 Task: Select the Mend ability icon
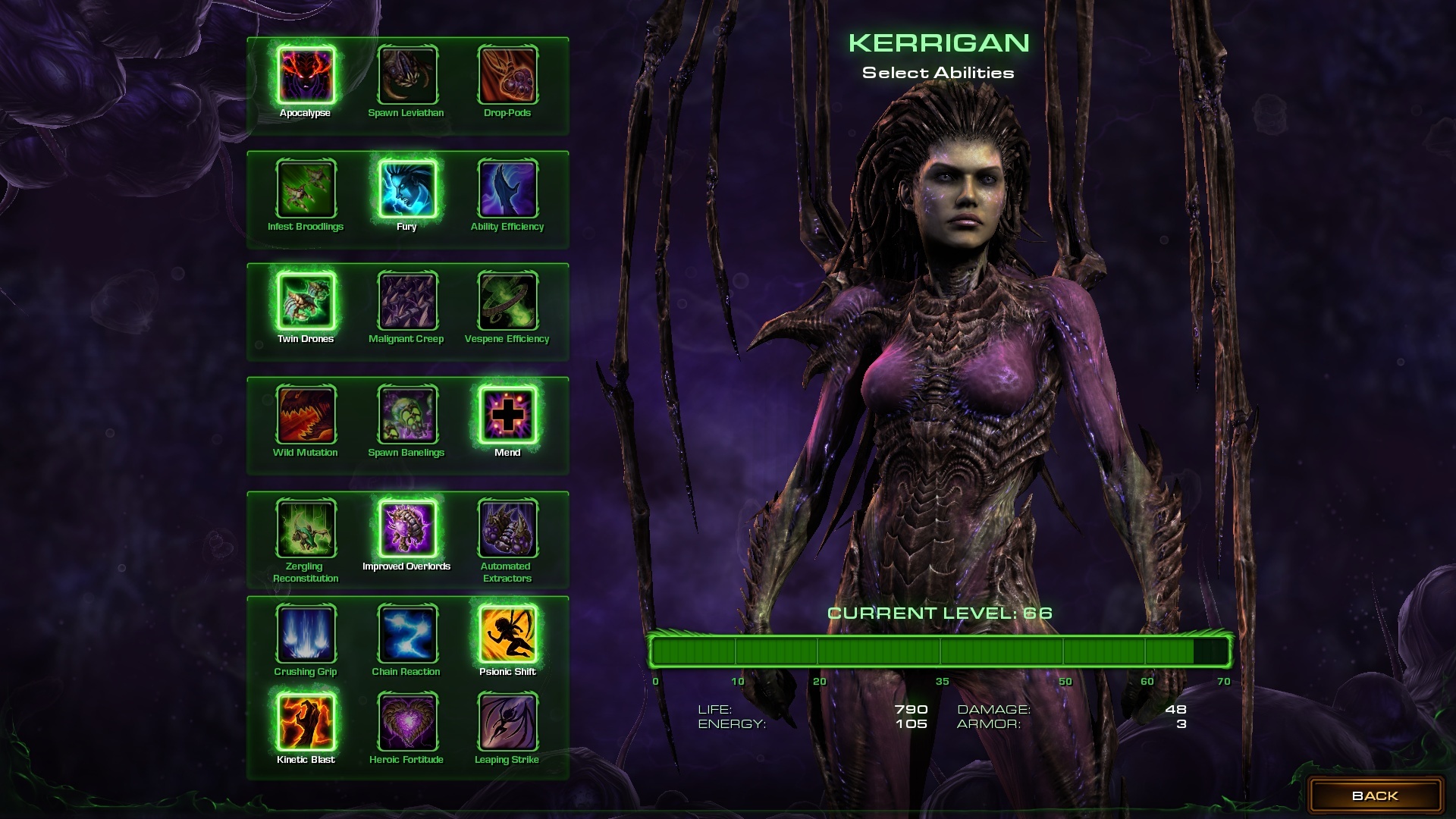coord(507,415)
